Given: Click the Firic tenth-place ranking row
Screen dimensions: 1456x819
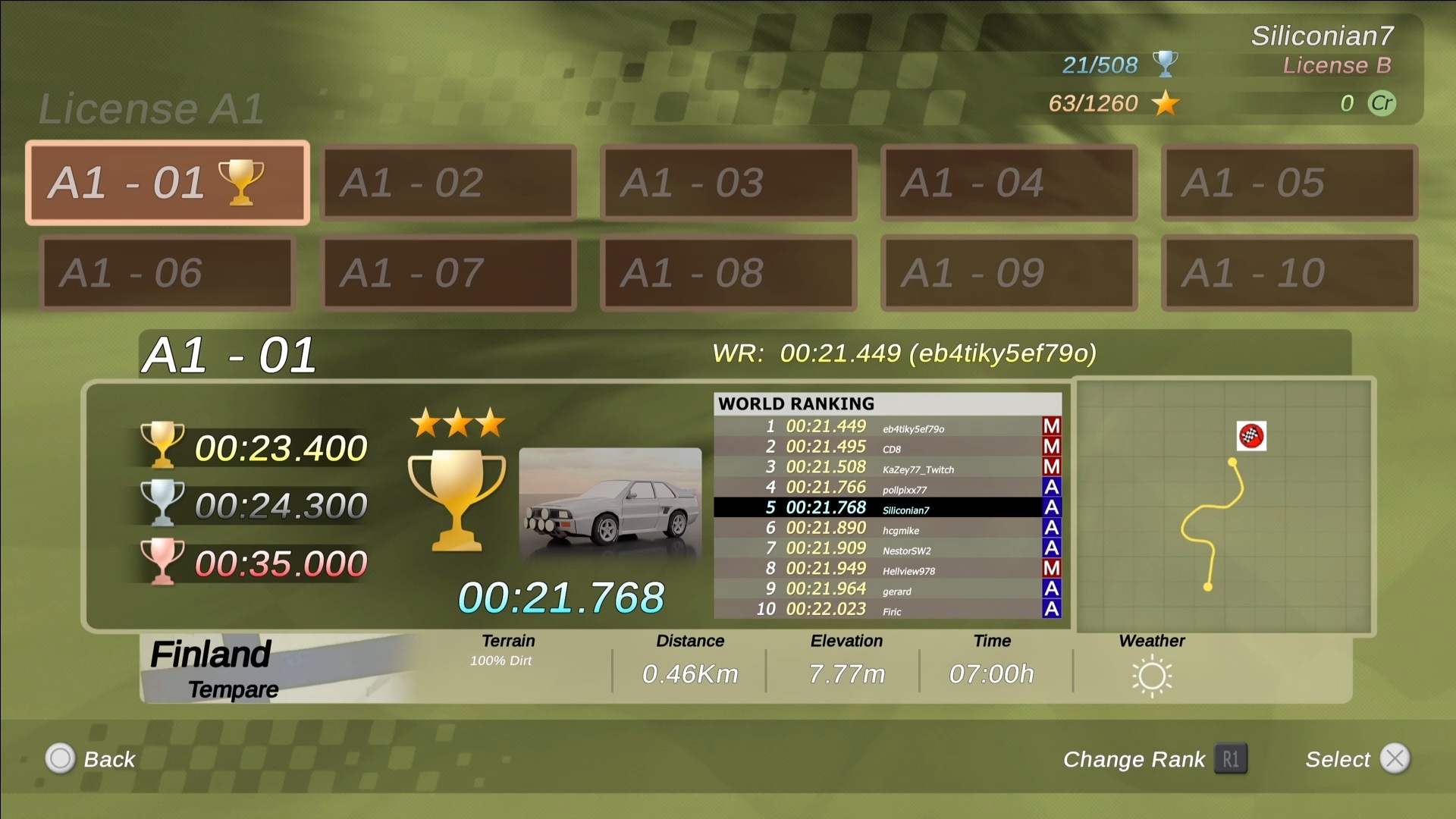Looking at the screenshot, I should click(887, 610).
